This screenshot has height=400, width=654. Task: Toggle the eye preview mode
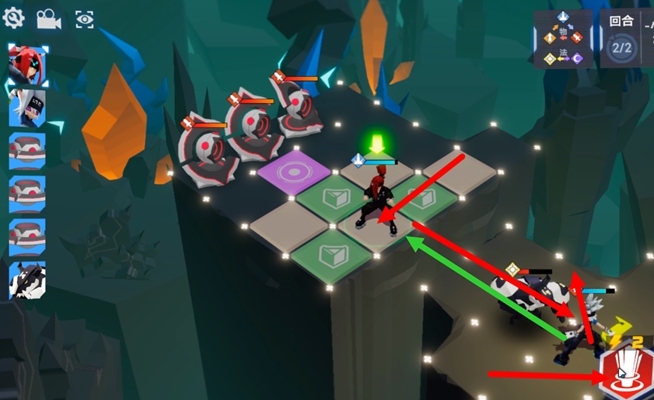[x=84, y=18]
